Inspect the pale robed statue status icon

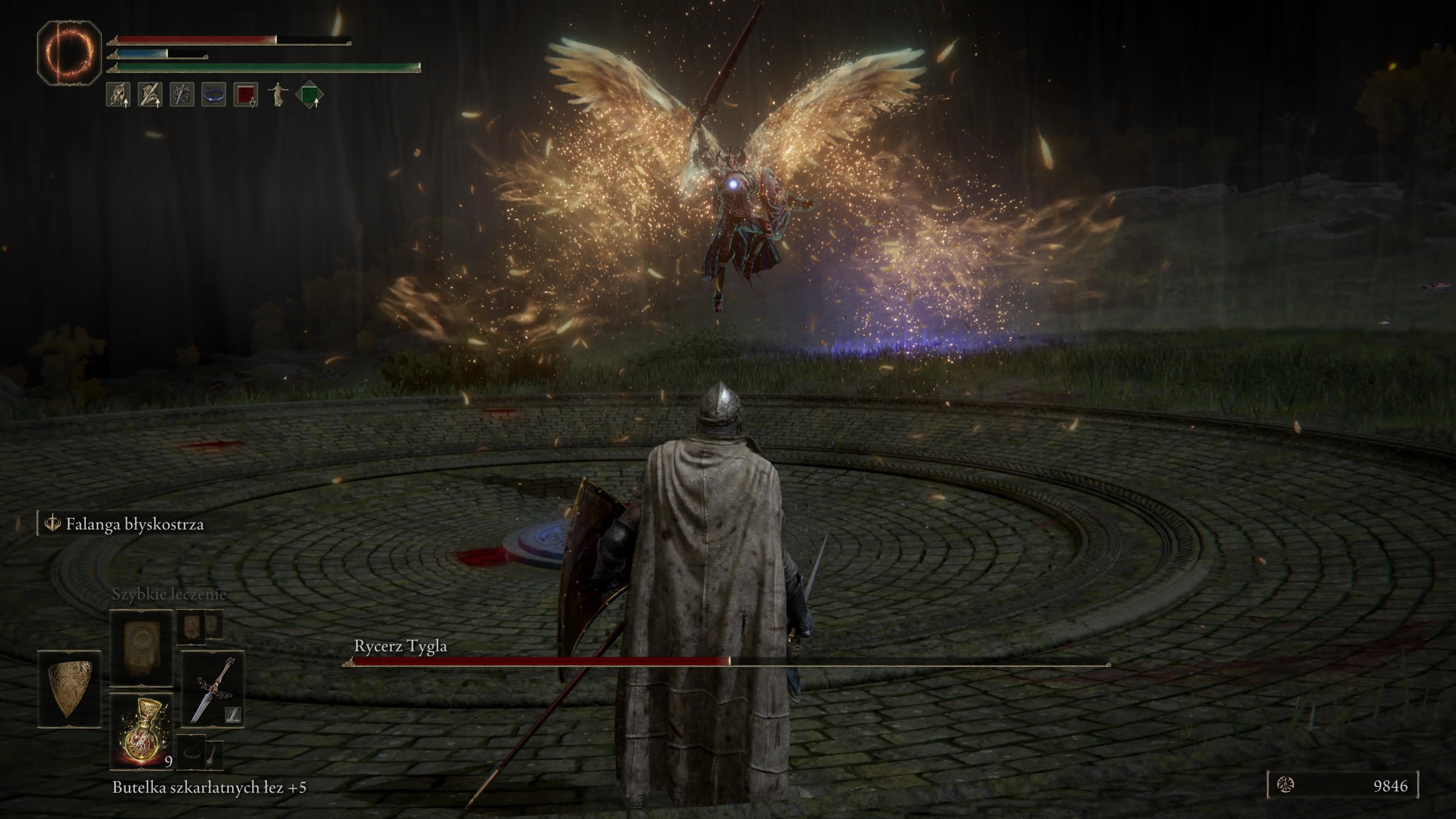(278, 94)
